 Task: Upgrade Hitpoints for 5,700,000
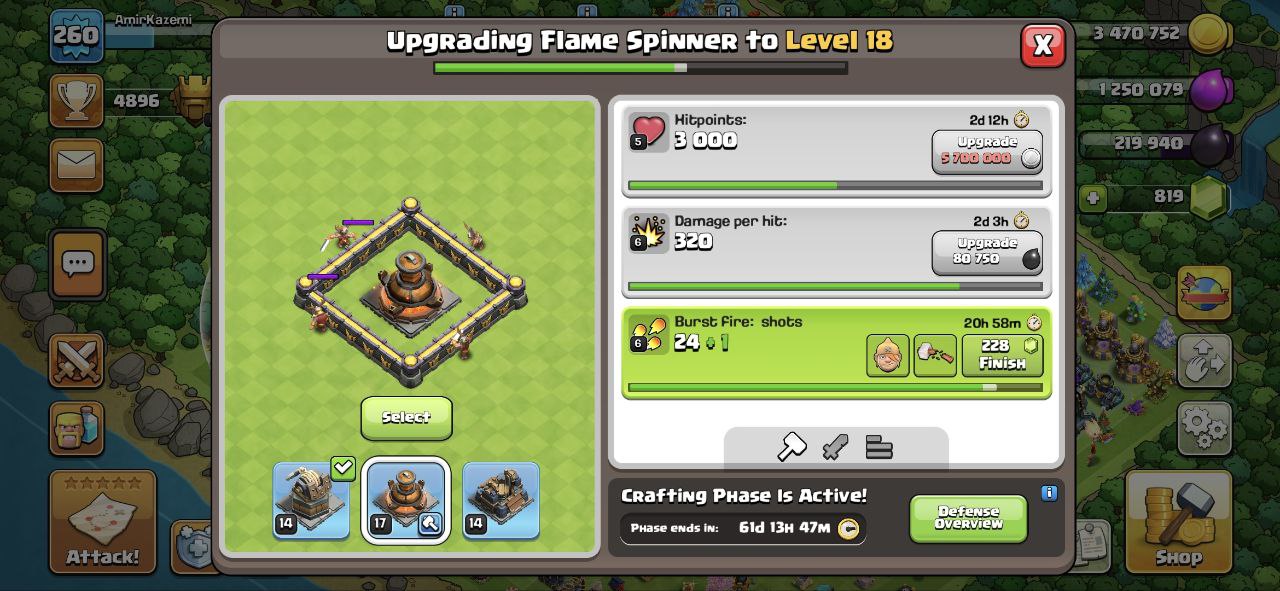[x=987, y=151]
